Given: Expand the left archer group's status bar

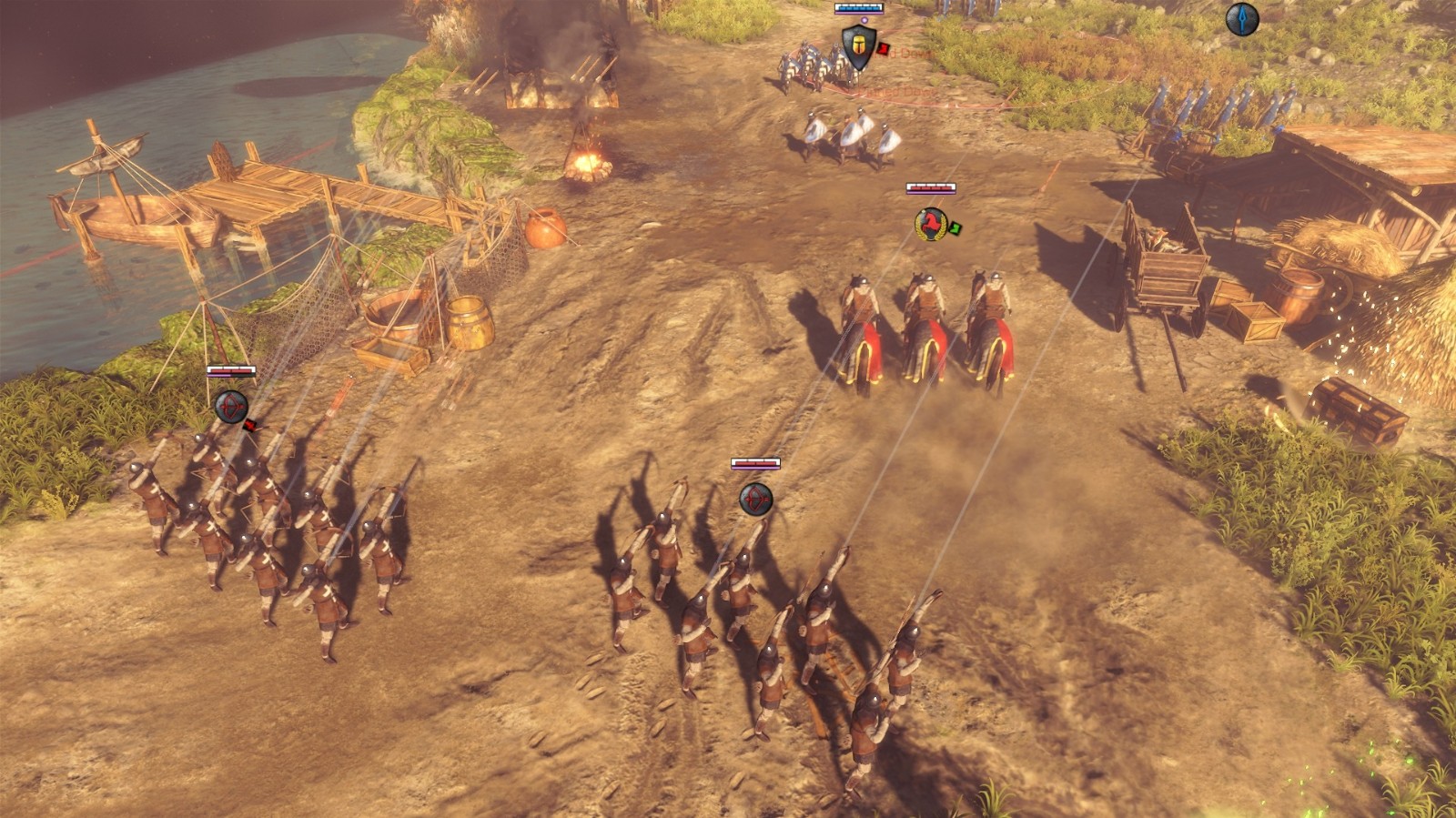Looking at the screenshot, I should click(x=231, y=372).
